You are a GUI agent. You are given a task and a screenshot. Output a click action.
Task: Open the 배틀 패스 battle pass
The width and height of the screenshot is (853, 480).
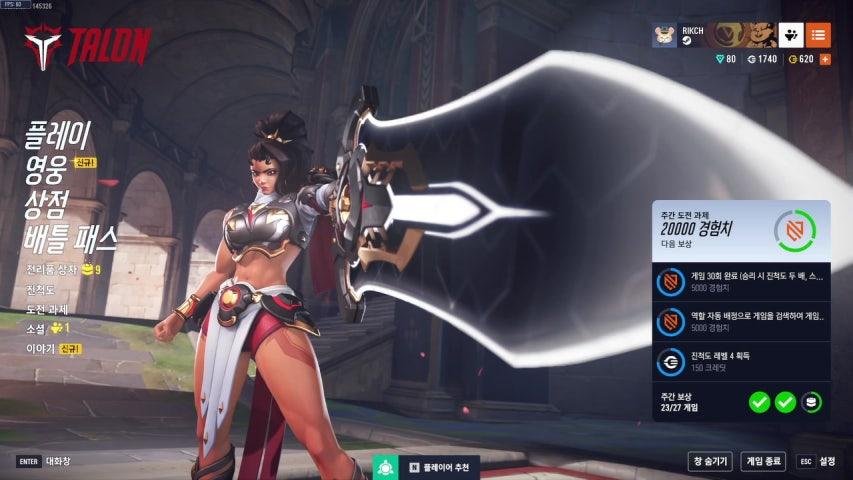tap(71, 238)
